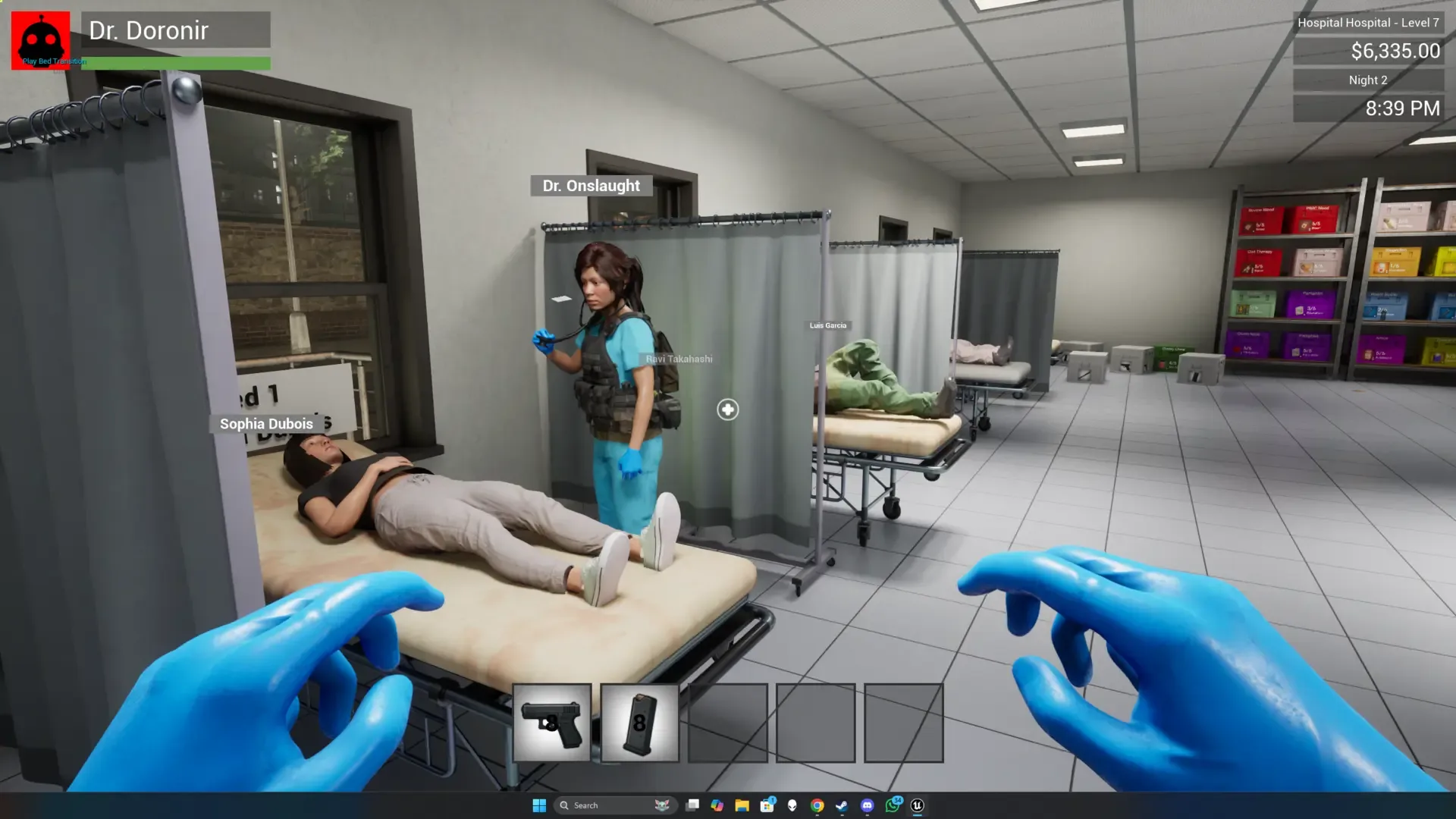Viewport: 1456px width, 819px height.
Task: Open Steam from the taskbar
Action: (841, 805)
